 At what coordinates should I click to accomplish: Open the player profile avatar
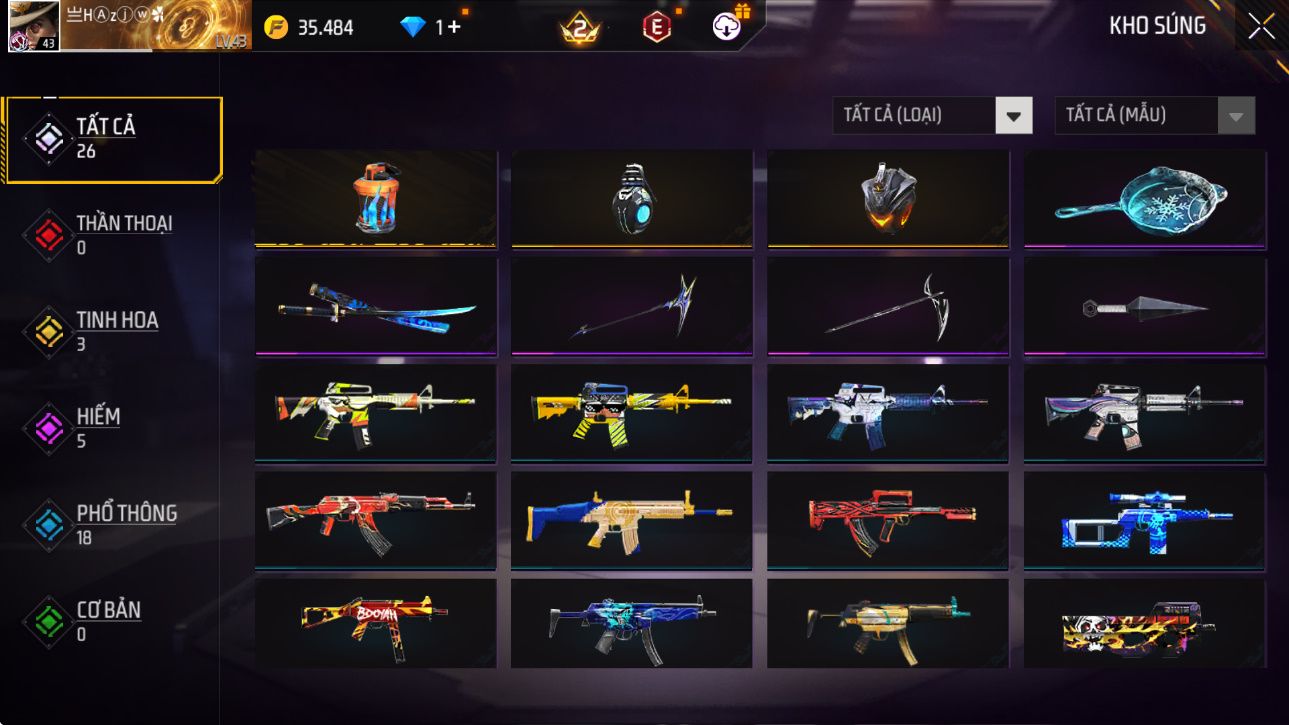coord(34,26)
